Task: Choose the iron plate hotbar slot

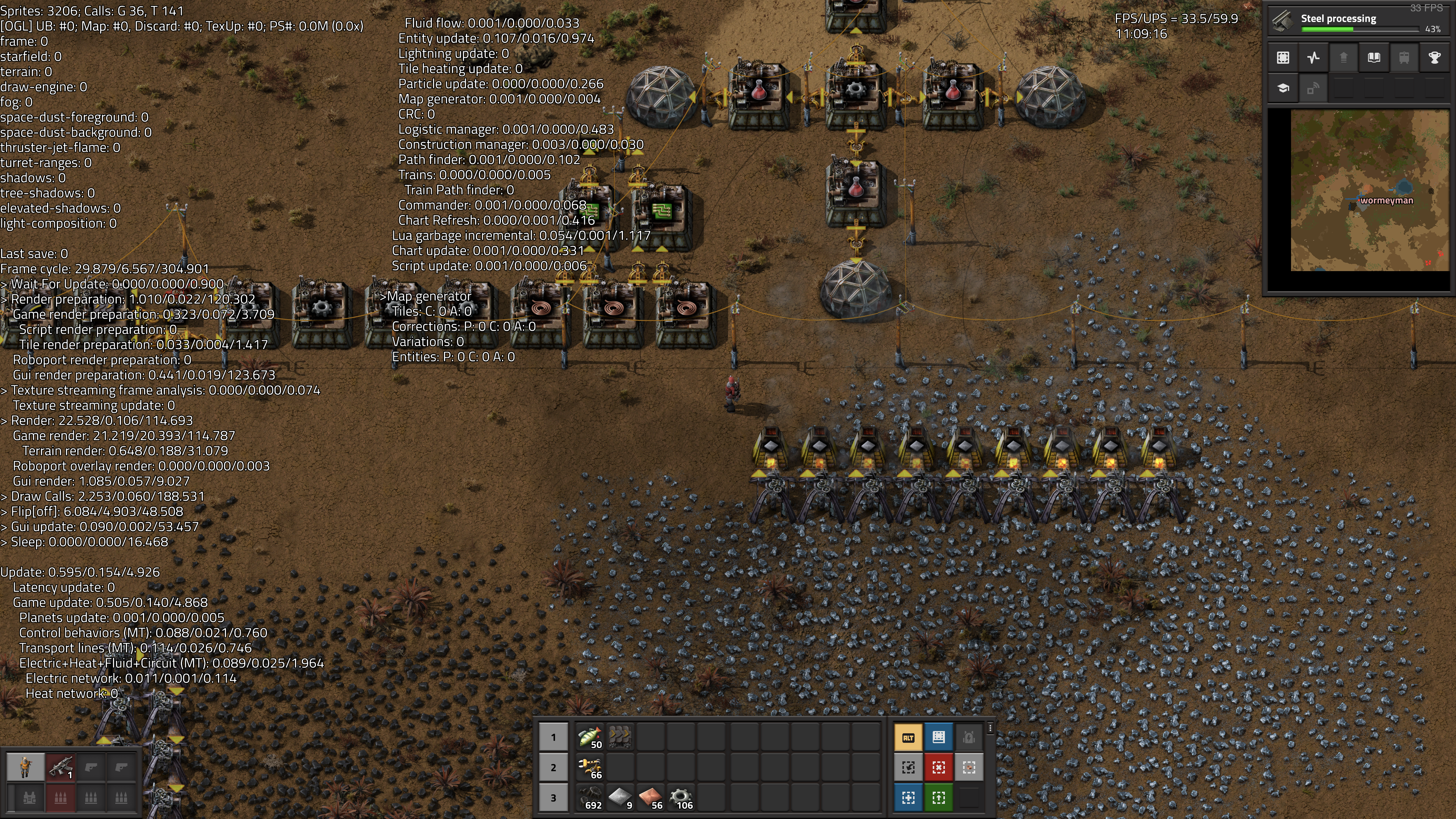Action: click(620, 797)
